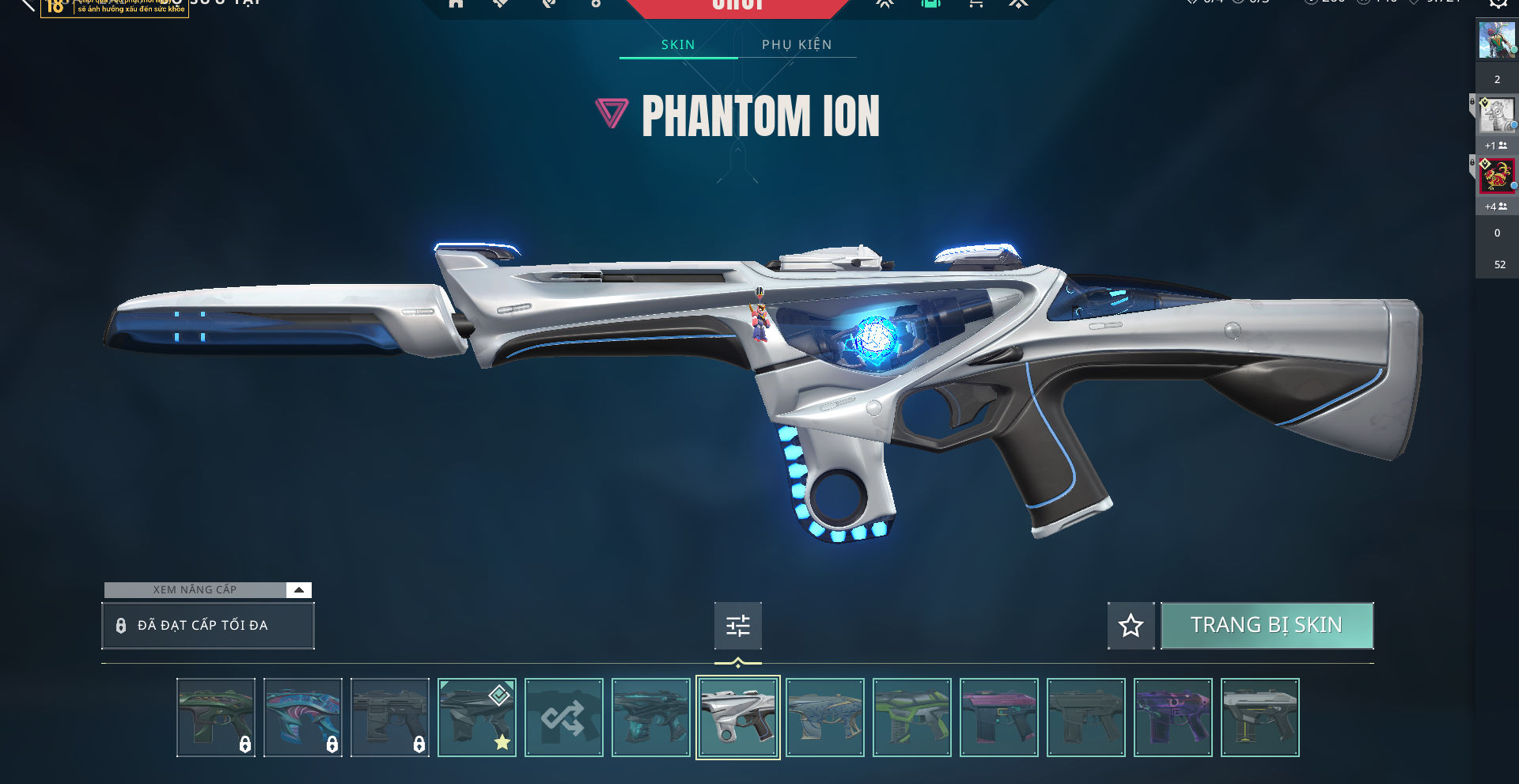Go to the home icon in top bar
Image resolution: width=1519 pixels, height=784 pixels.
(x=456, y=4)
